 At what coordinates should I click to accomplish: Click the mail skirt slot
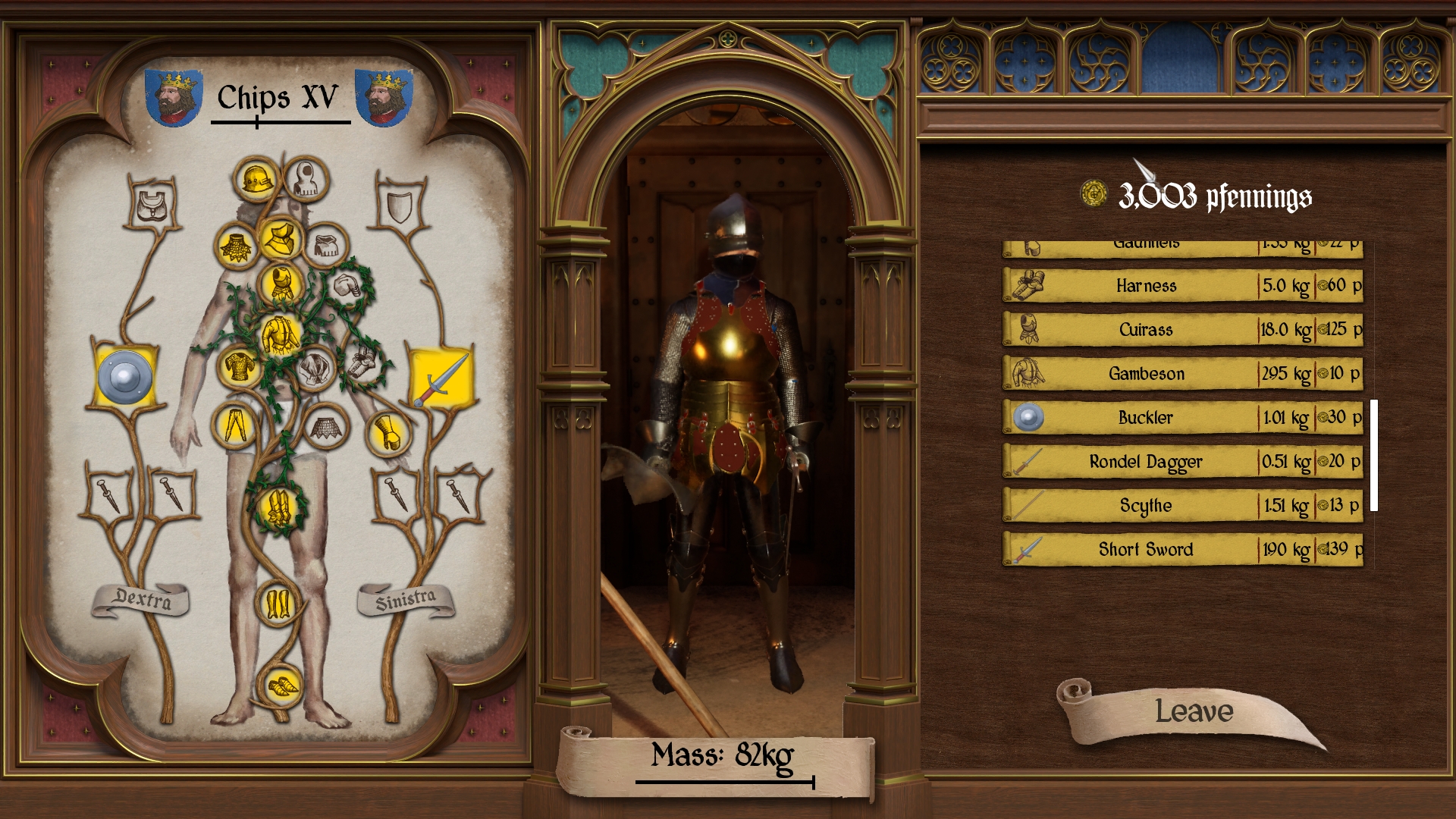pyautogui.click(x=326, y=427)
